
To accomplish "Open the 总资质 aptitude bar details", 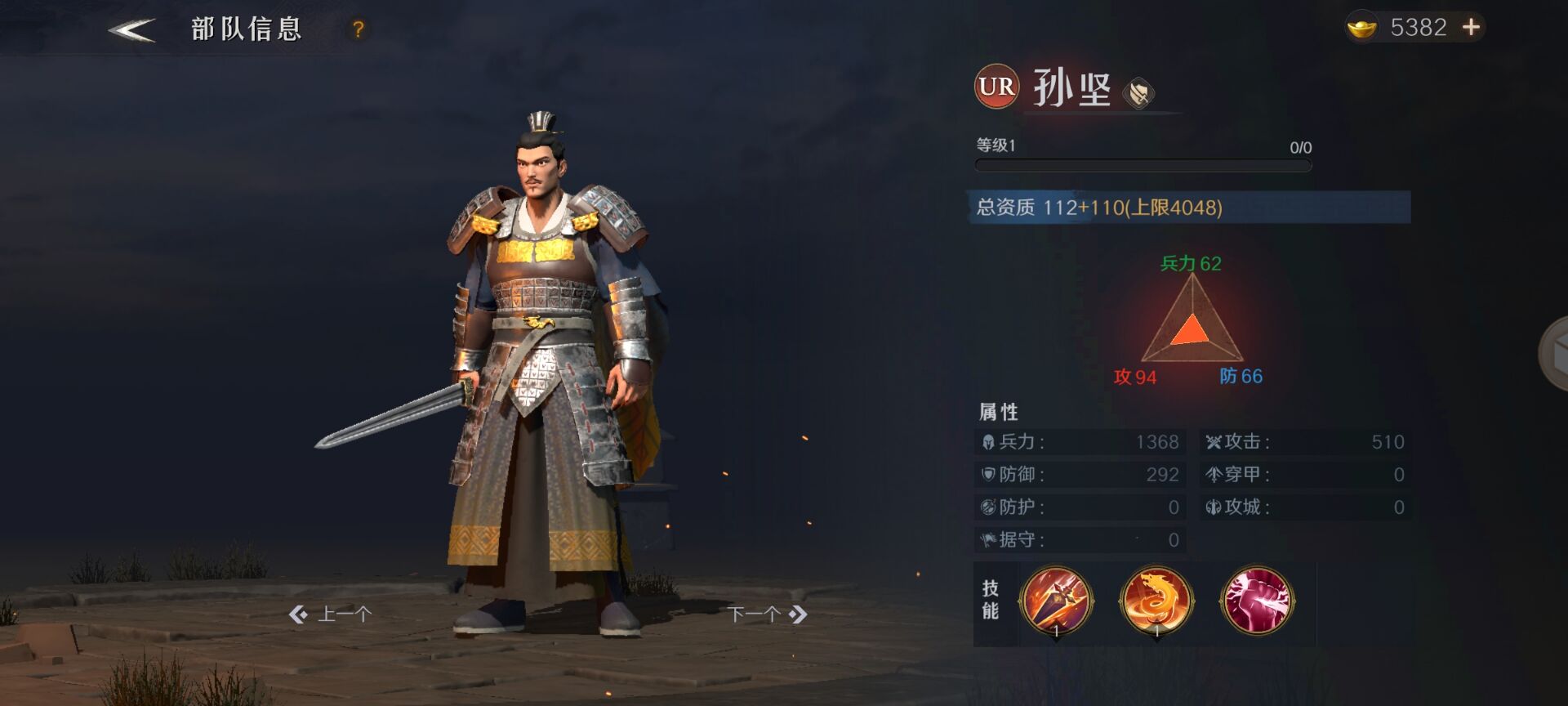I will pos(1191,208).
